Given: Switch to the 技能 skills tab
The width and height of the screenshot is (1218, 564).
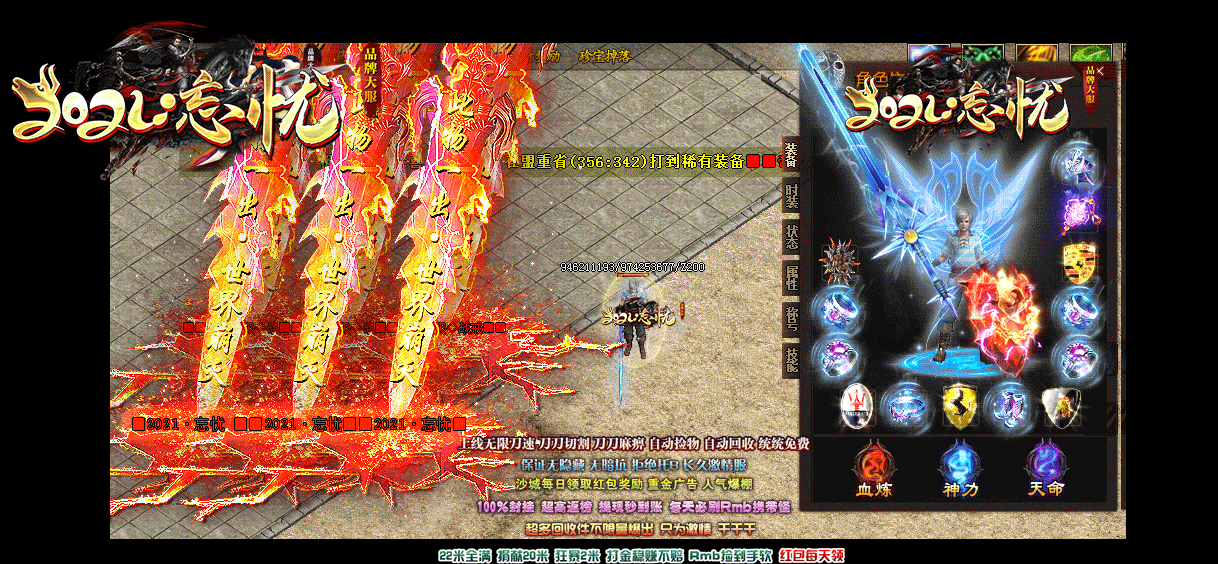Looking at the screenshot, I should pyautogui.click(x=791, y=358).
